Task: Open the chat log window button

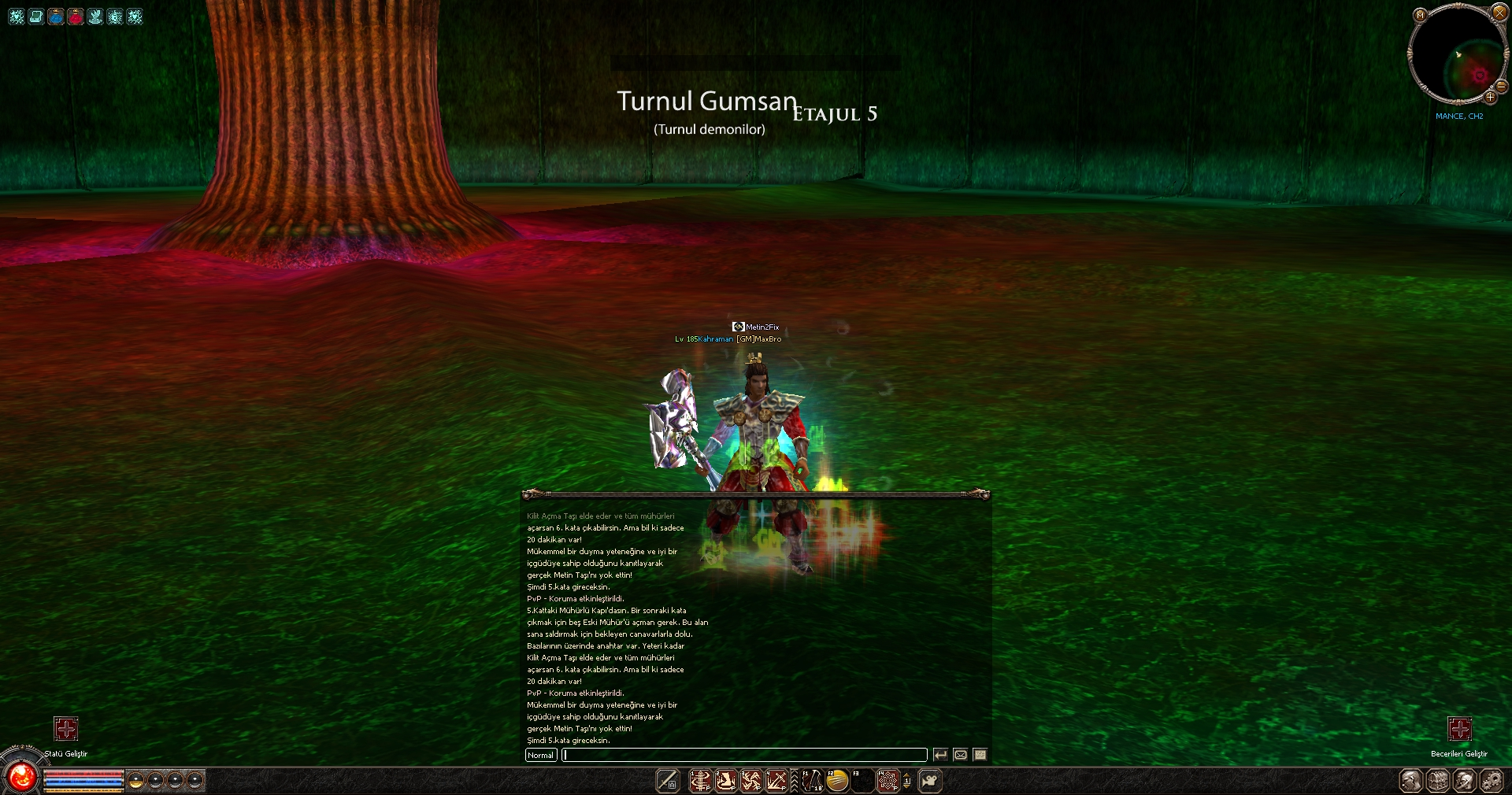Action: click(x=980, y=755)
